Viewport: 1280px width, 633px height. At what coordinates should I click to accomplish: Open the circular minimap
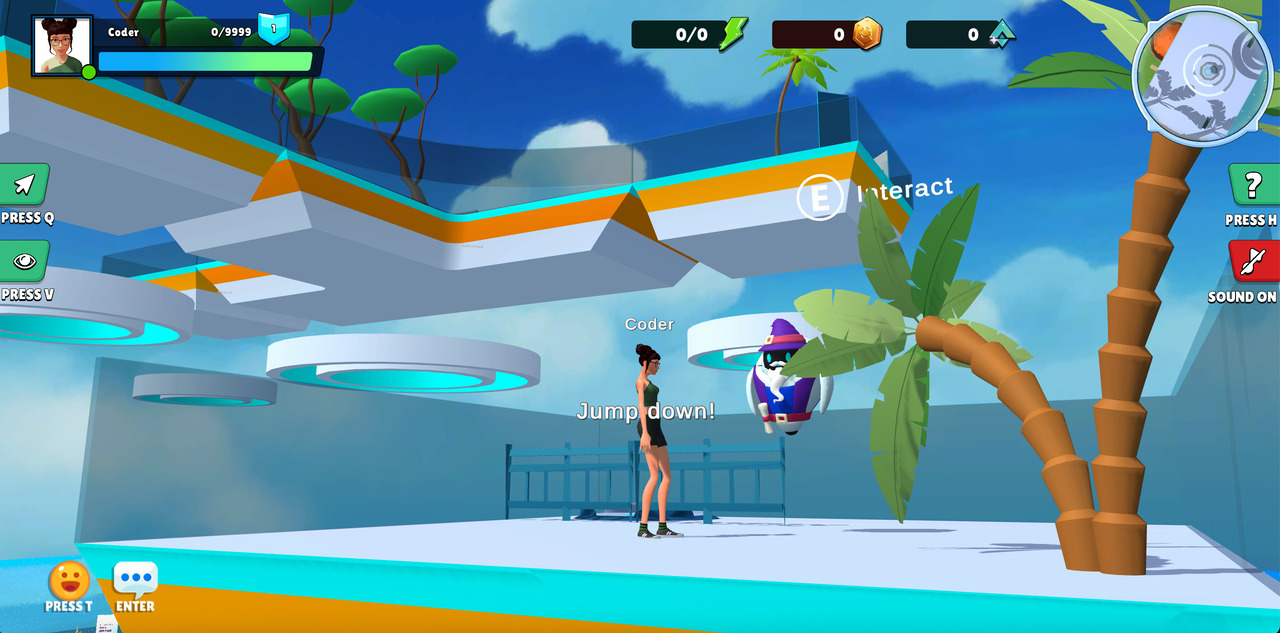click(1203, 76)
